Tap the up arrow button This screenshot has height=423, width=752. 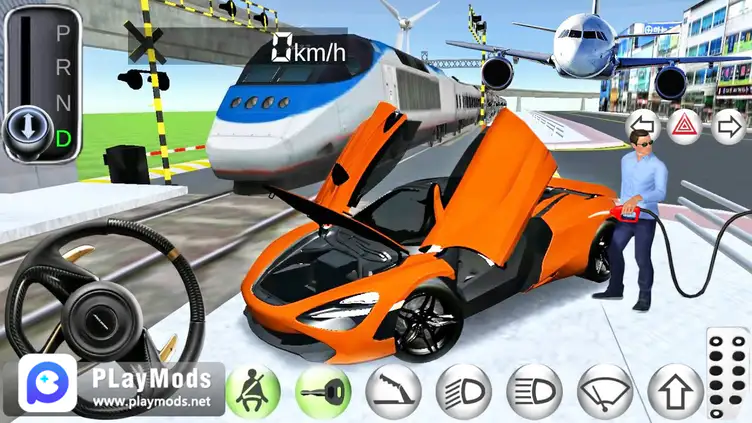[x=675, y=390]
